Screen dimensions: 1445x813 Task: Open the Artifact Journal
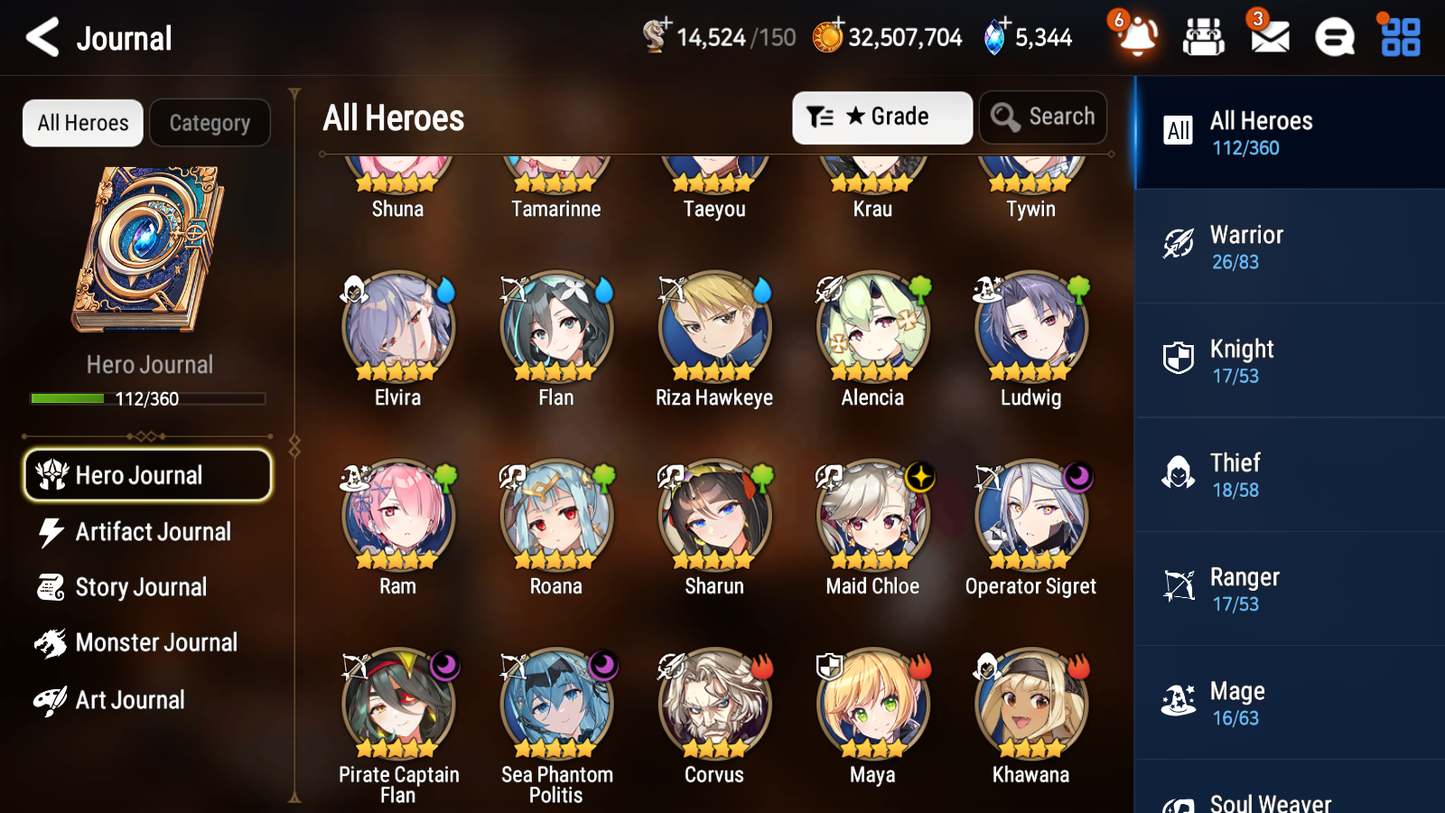[152, 532]
